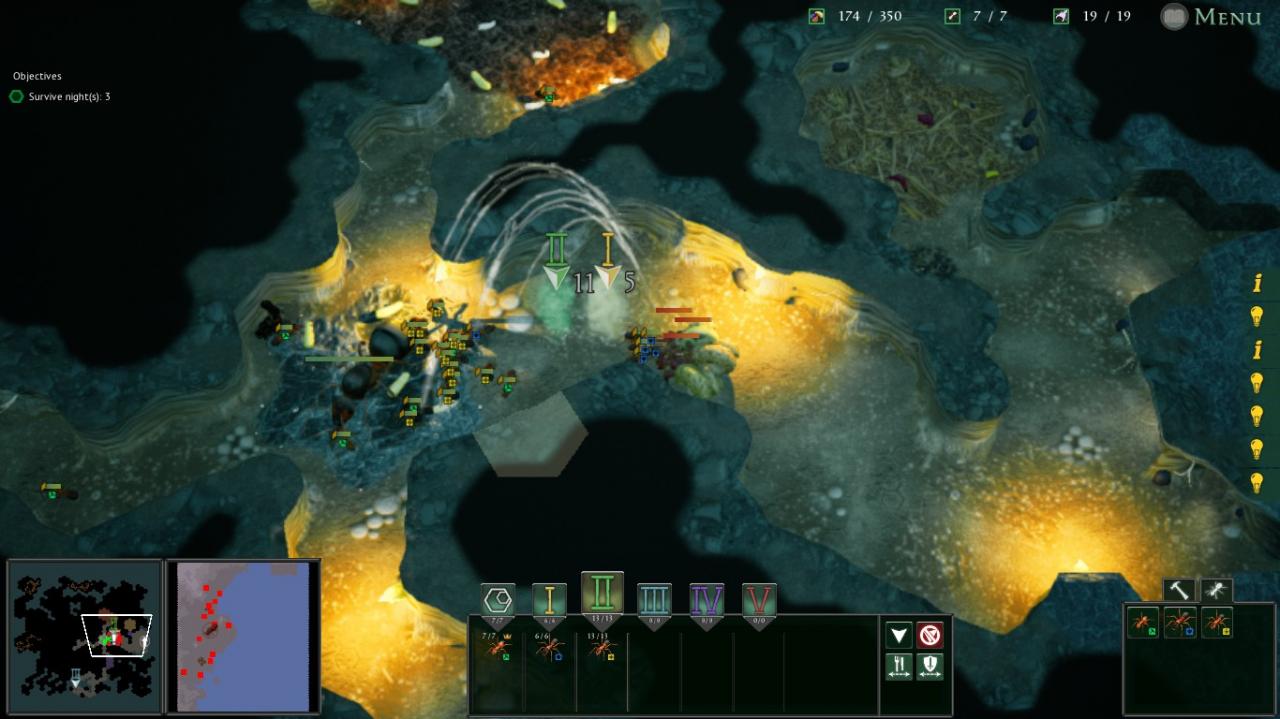The height and width of the screenshot is (719, 1280).
Task: Choose the yellow-badged ant tile
Action: coord(1217,623)
